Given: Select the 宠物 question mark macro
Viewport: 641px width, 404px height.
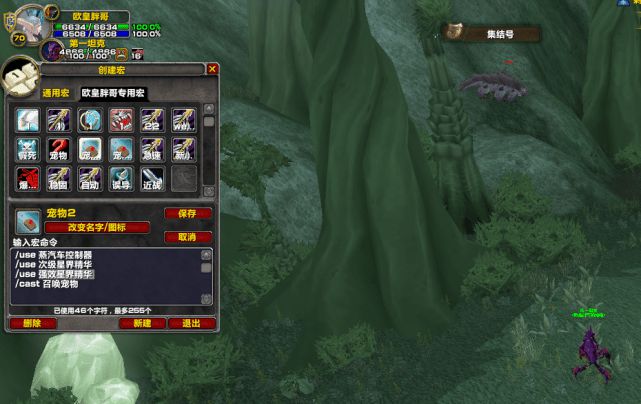Looking at the screenshot, I should click(x=58, y=151).
